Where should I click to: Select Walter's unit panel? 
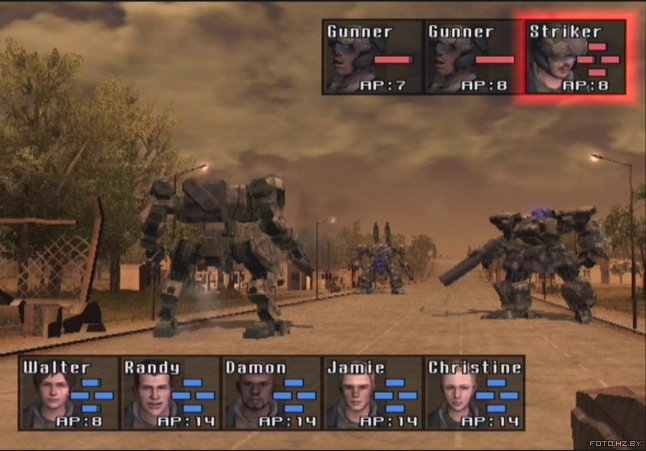pyautogui.click(x=67, y=393)
